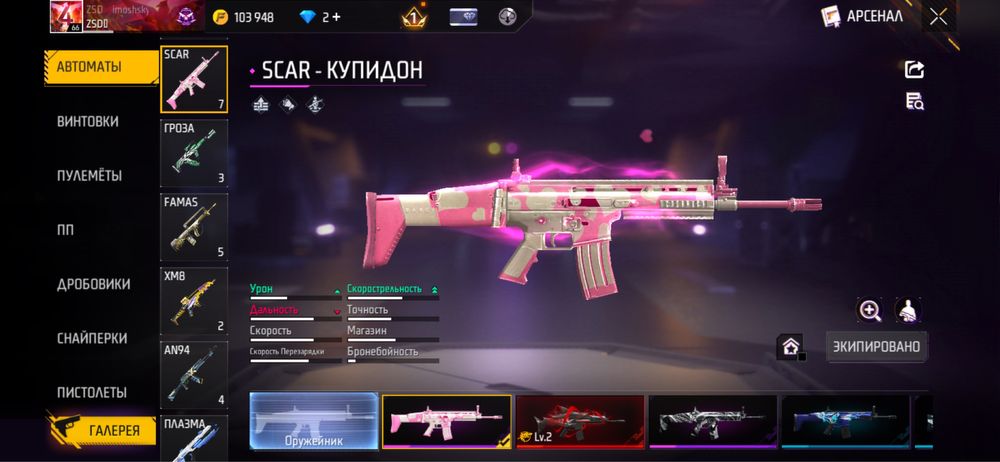Choose the Дробовики category

tap(93, 284)
